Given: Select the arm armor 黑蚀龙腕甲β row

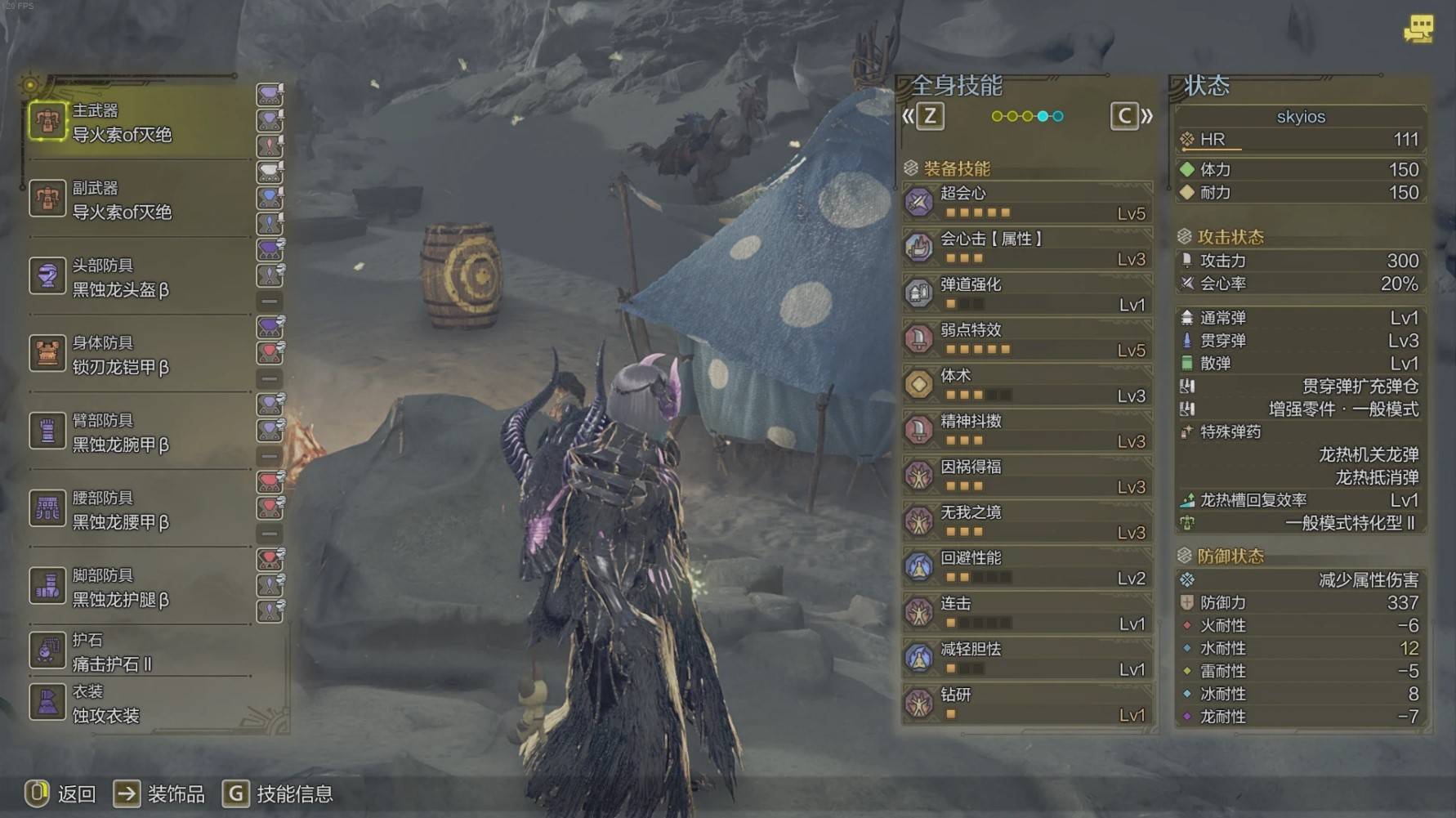Looking at the screenshot, I should click(x=139, y=433).
